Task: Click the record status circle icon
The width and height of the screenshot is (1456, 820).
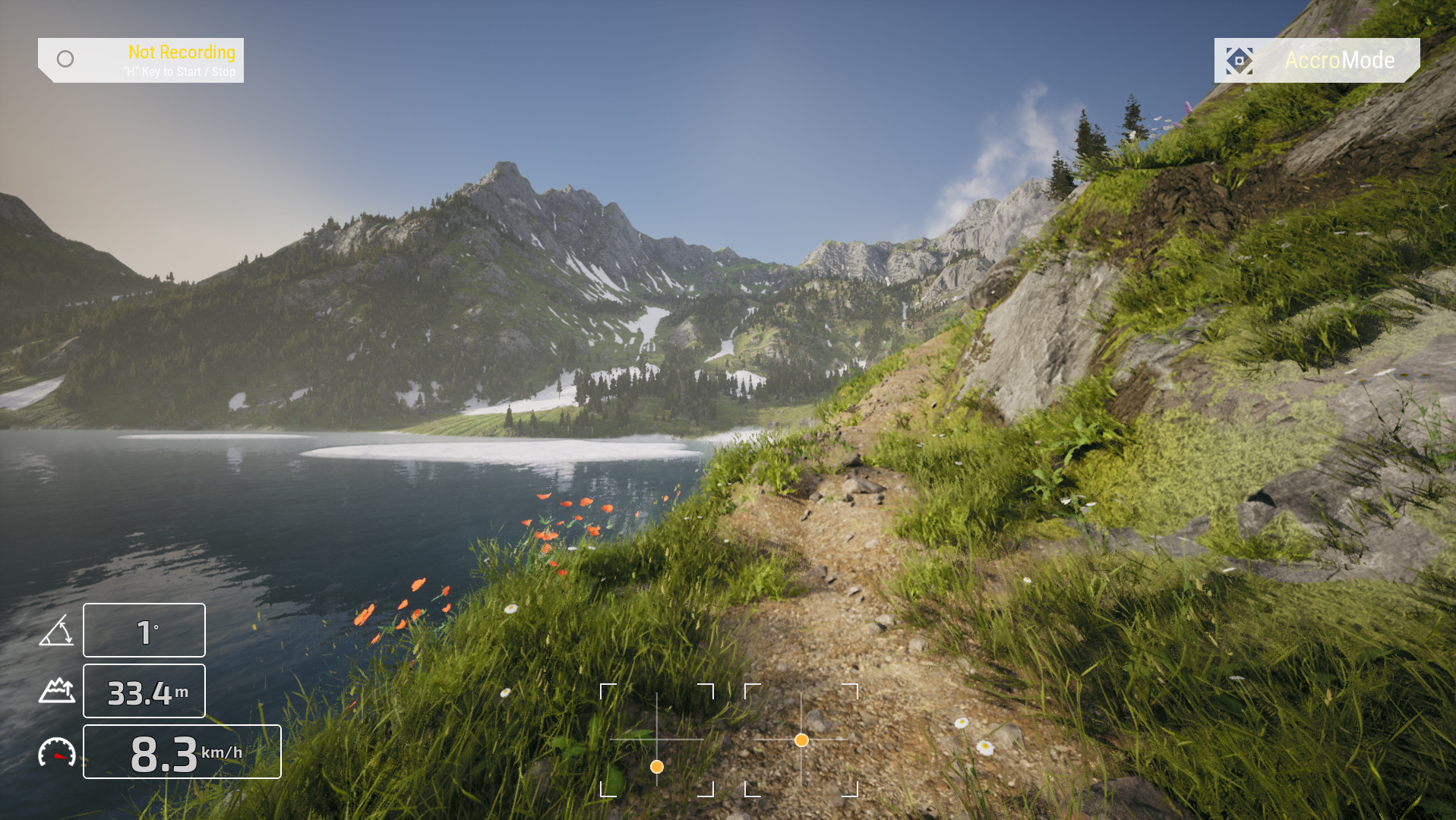Action: coord(65,58)
